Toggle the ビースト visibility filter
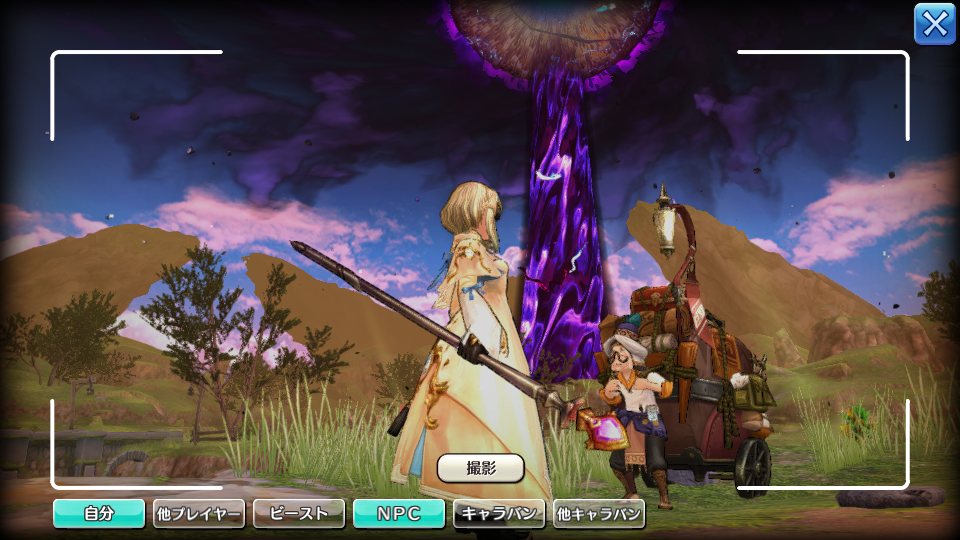This screenshot has height=540, width=960. pyautogui.click(x=299, y=514)
